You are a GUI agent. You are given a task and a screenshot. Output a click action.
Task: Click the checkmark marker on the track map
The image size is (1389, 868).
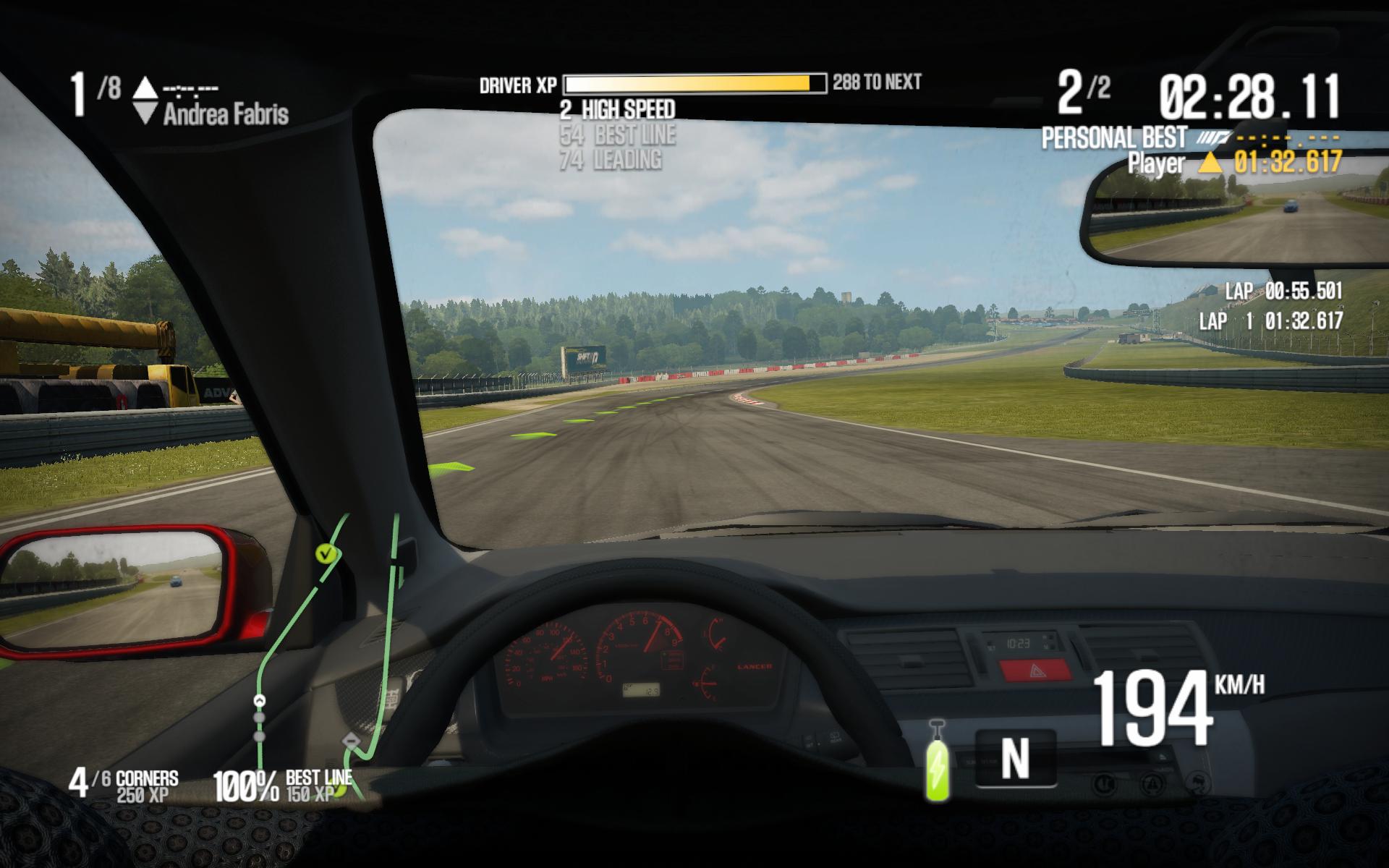(326, 554)
